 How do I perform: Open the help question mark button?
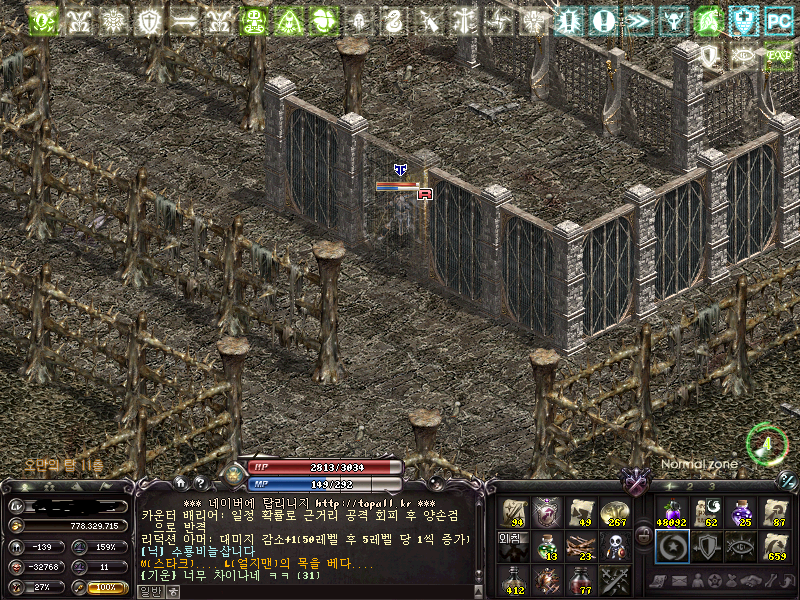point(199,483)
